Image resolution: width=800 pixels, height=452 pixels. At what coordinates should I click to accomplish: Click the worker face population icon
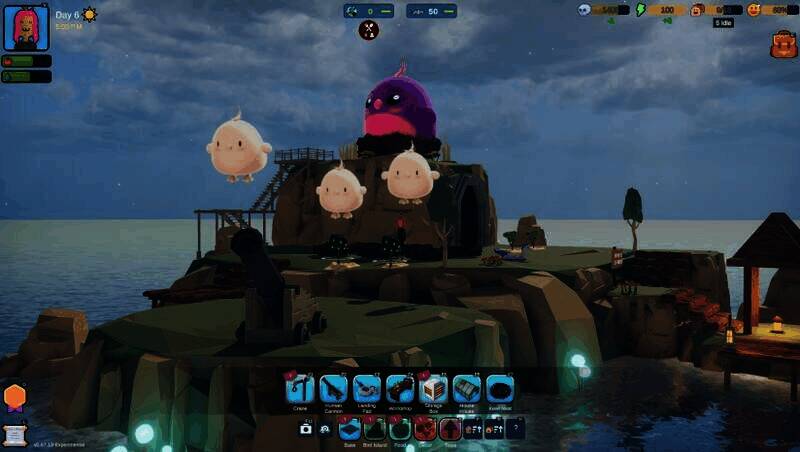697,10
